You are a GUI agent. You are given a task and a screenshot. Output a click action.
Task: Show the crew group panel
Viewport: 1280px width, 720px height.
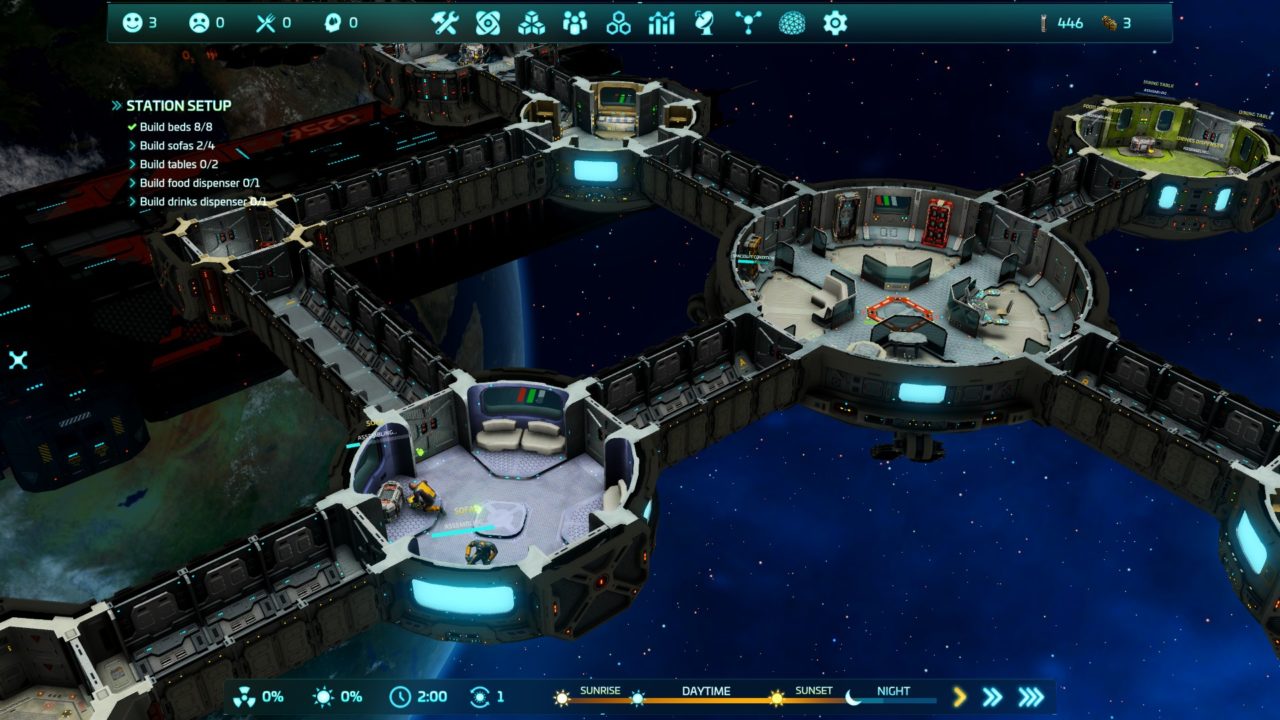tap(575, 23)
